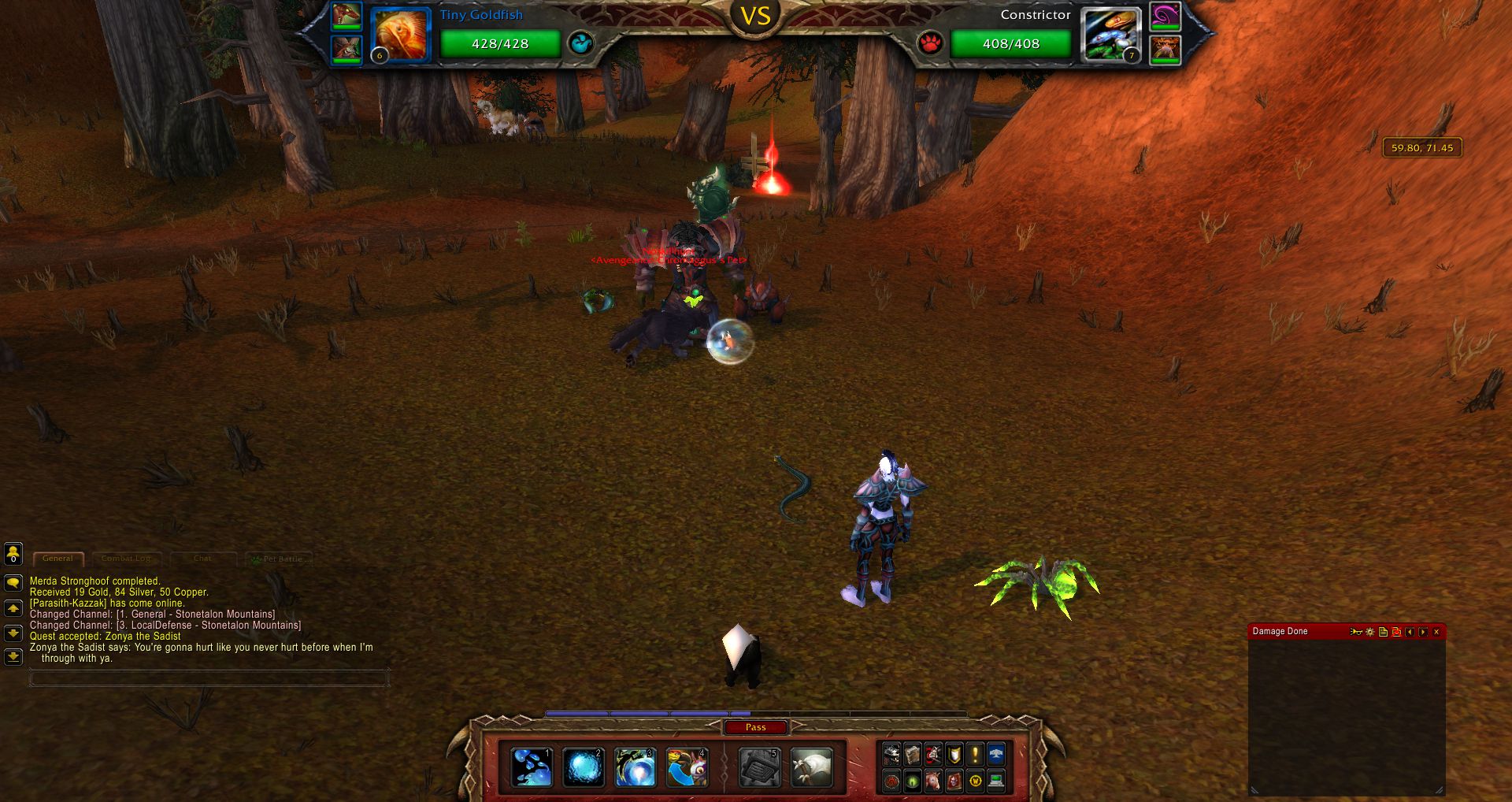Close the Damage Done meter window
This screenshot has height=802, width=1512.
[1436, 632]
